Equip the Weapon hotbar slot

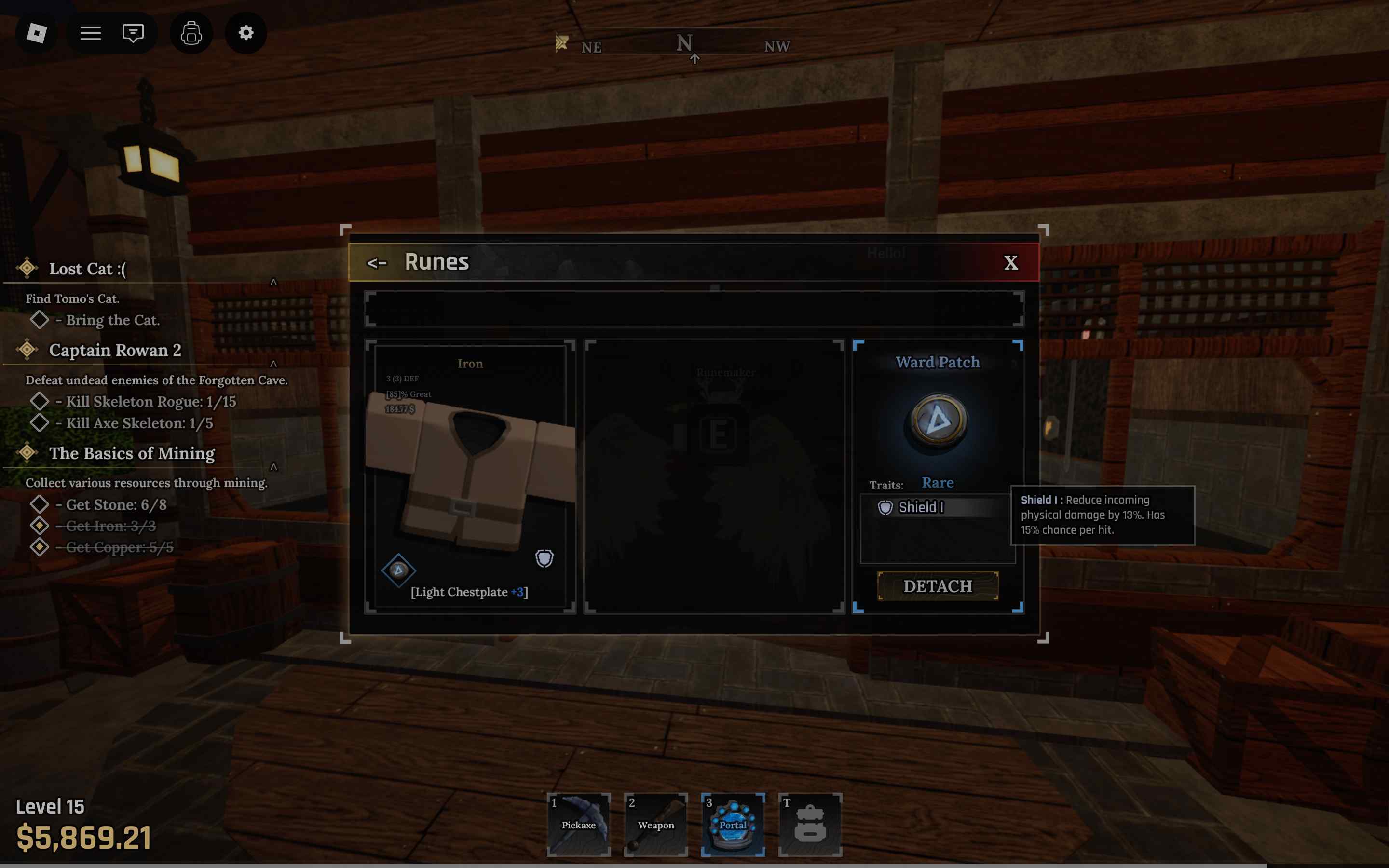click(655, 825)
